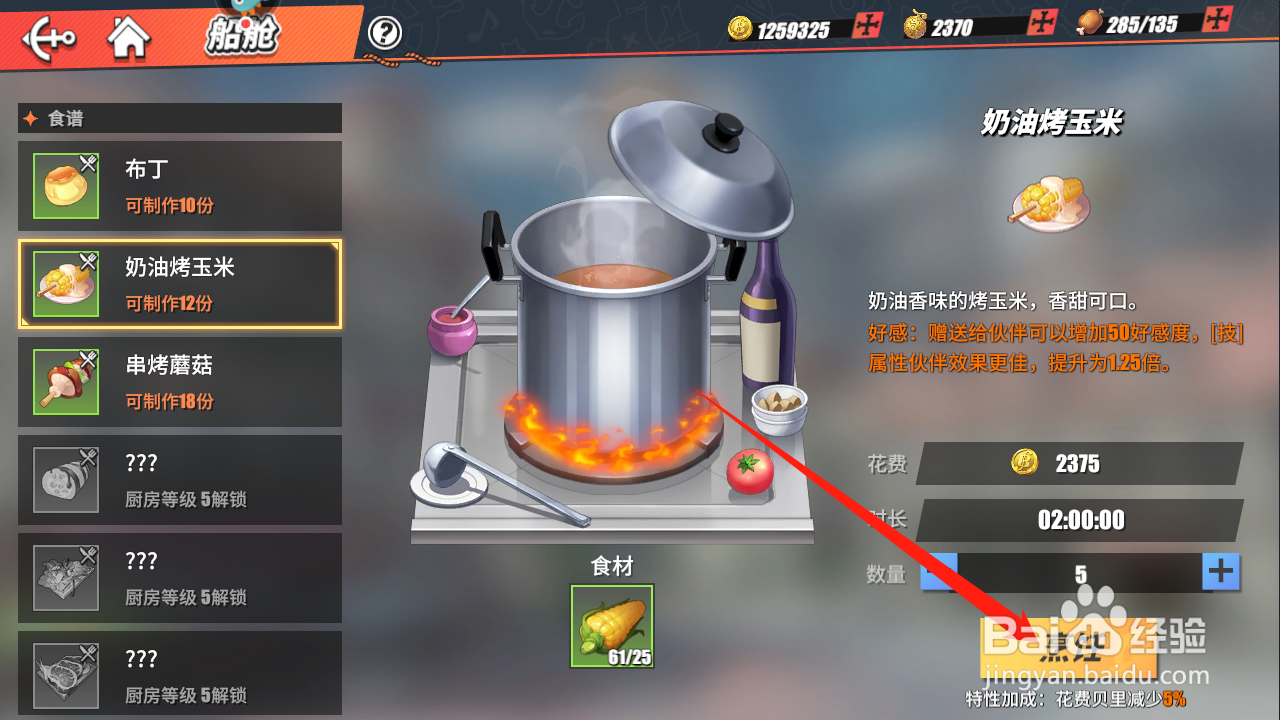Click the 奶油烤玉米 corn recipe icon

(65, 281)
